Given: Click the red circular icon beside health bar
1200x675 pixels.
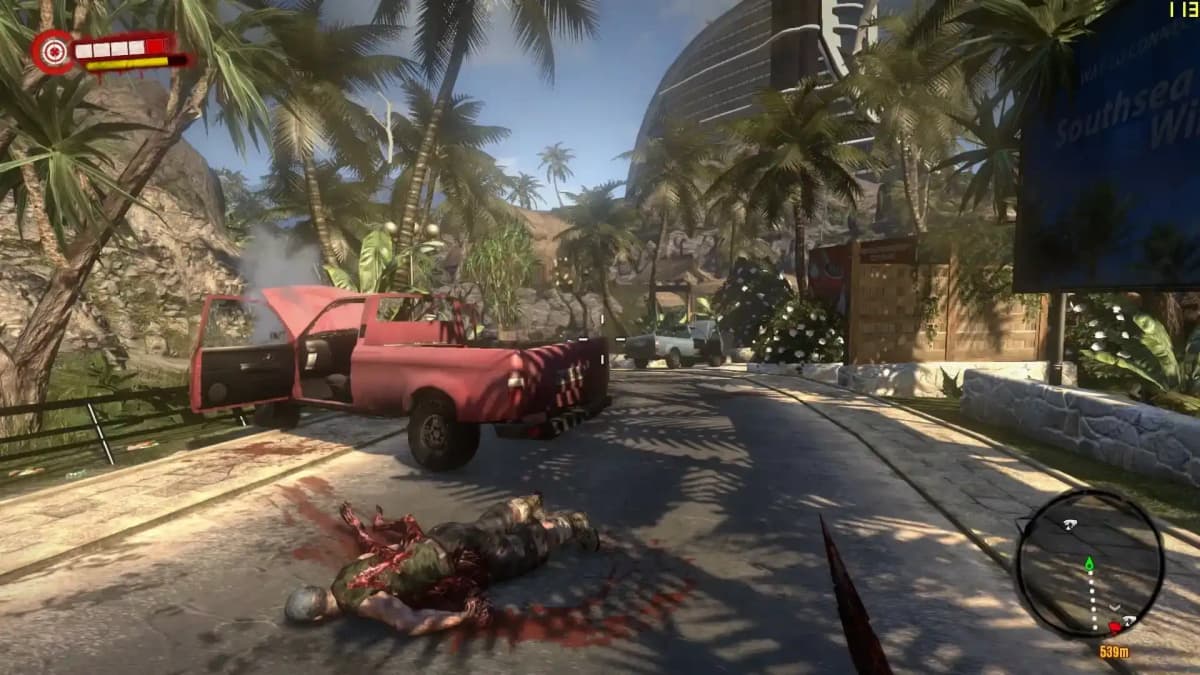Looking at the screenshot, I should point(51,51).
